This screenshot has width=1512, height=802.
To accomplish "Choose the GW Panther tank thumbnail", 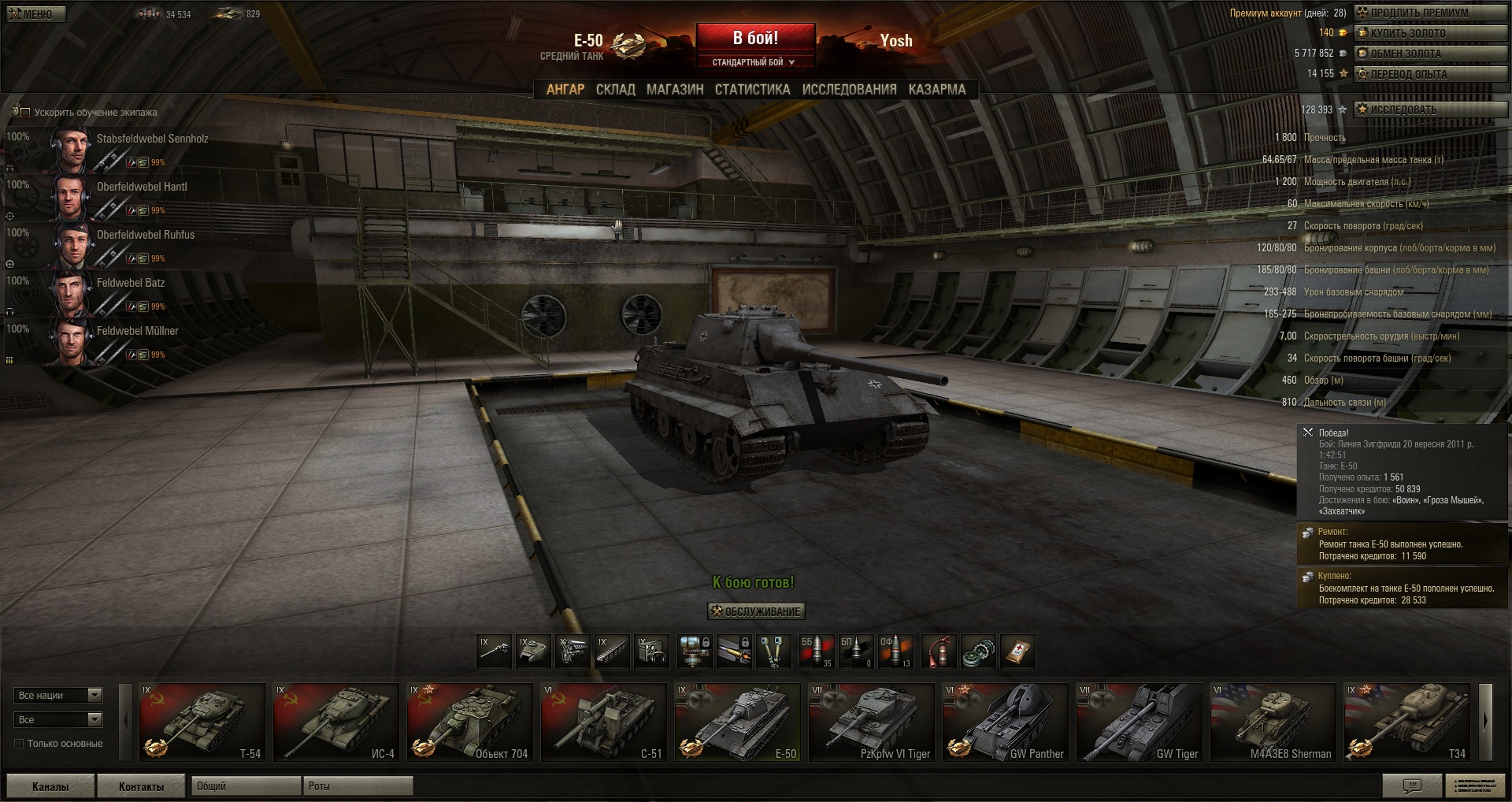I will click(x=1006, y=722).
